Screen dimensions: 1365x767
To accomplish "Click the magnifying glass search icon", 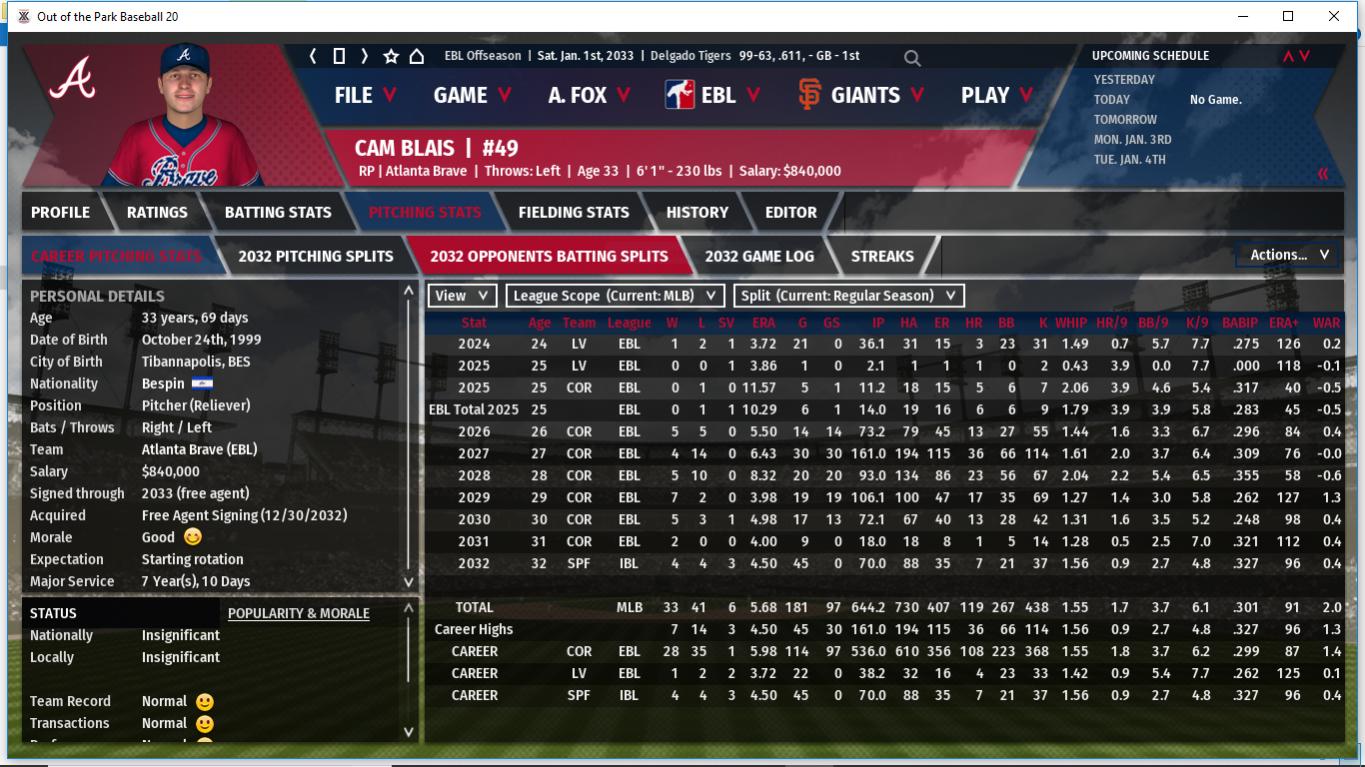I will click(x=912, y=58).
